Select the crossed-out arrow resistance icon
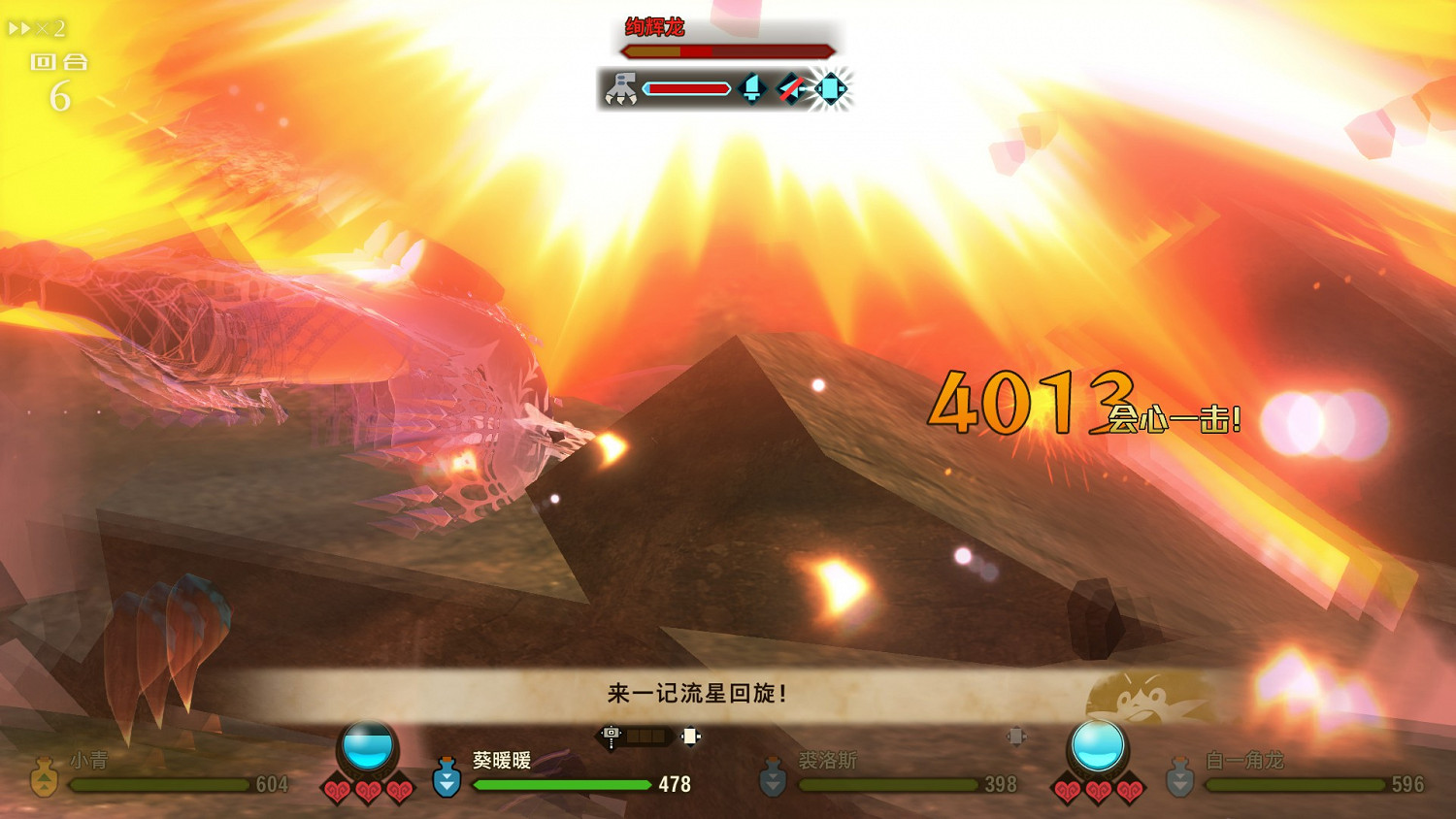Screen dimensions: 1456x819 point(788,88)
